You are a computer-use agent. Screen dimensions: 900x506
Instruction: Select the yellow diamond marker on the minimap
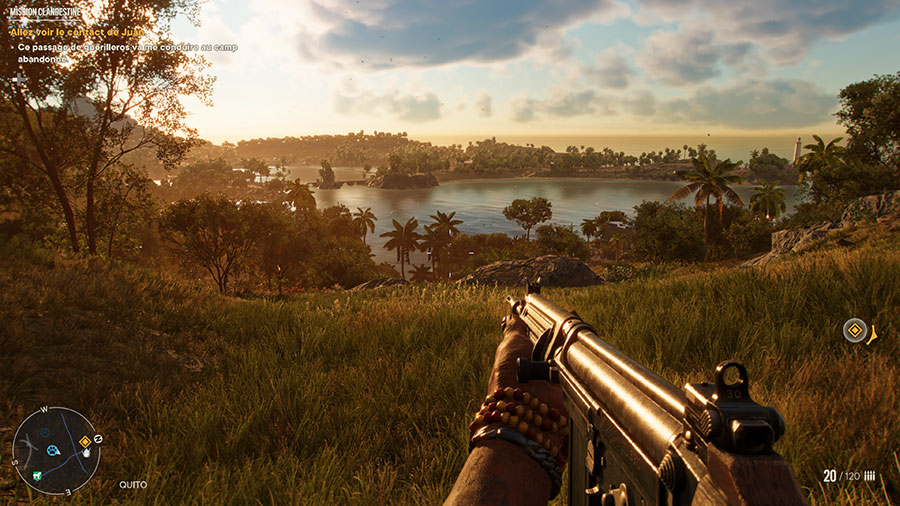(85, 441)
